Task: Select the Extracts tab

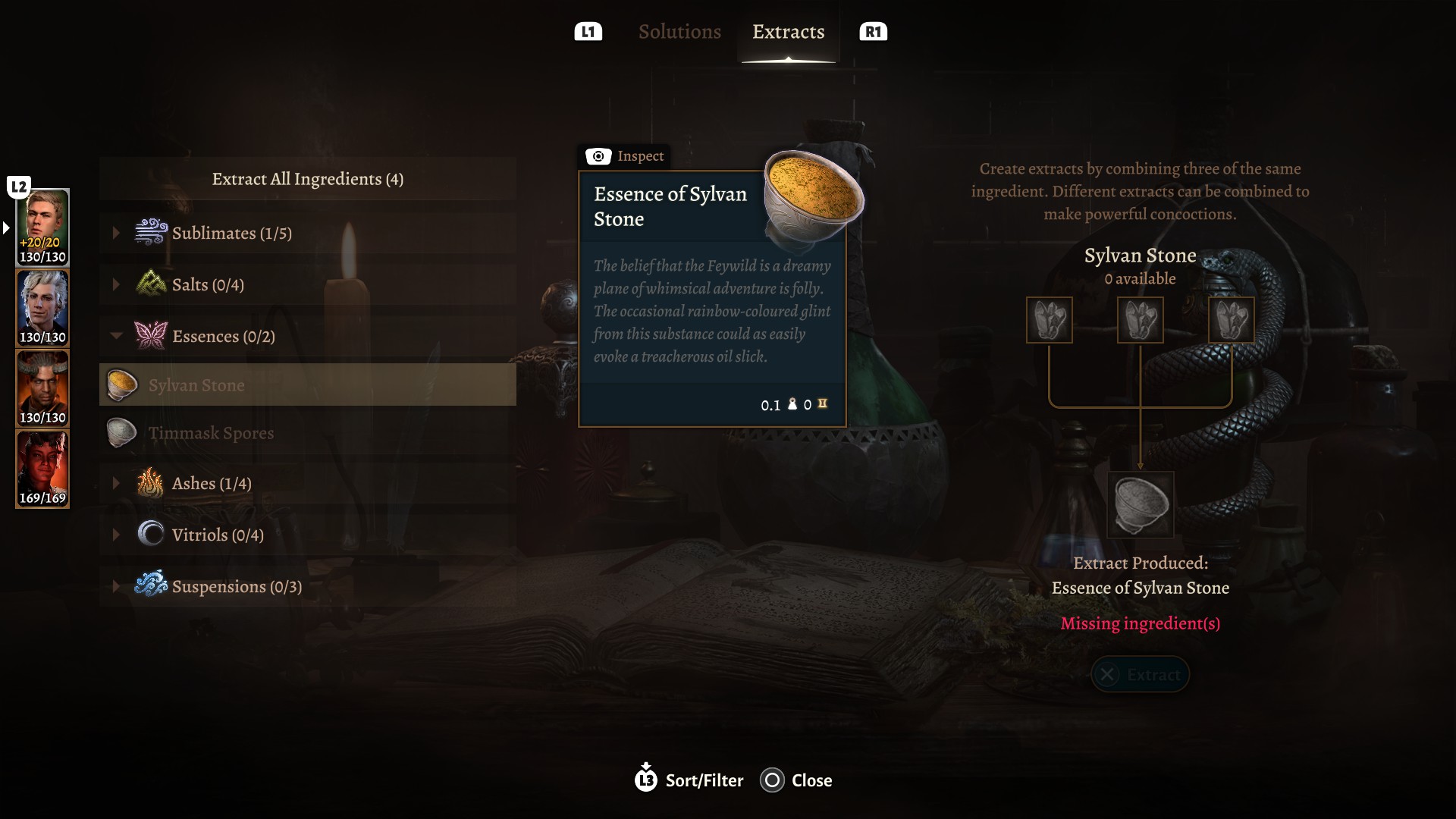Action: click(788, 32)
